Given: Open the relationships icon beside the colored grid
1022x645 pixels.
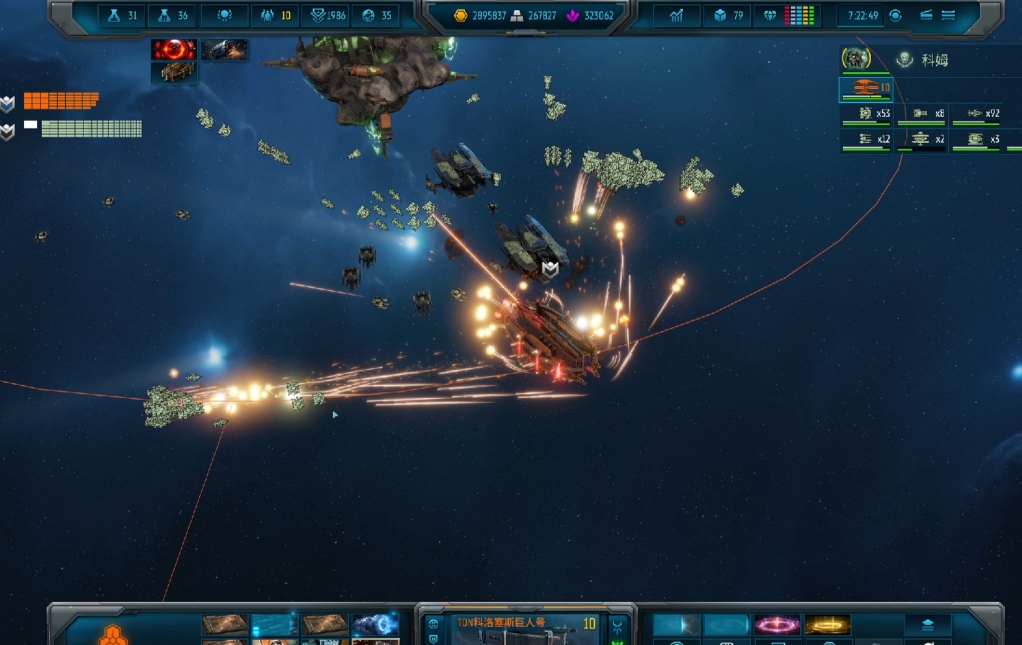Looking at the screenshot, I should pyautogui.click(x=770, y=16).
